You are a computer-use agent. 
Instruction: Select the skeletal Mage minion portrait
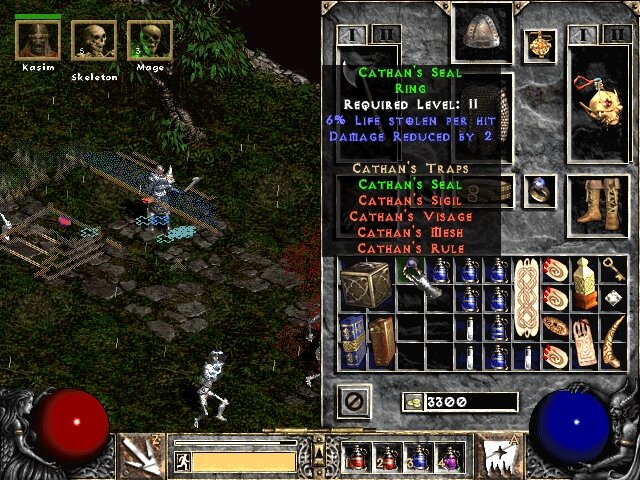pos(149,42)
